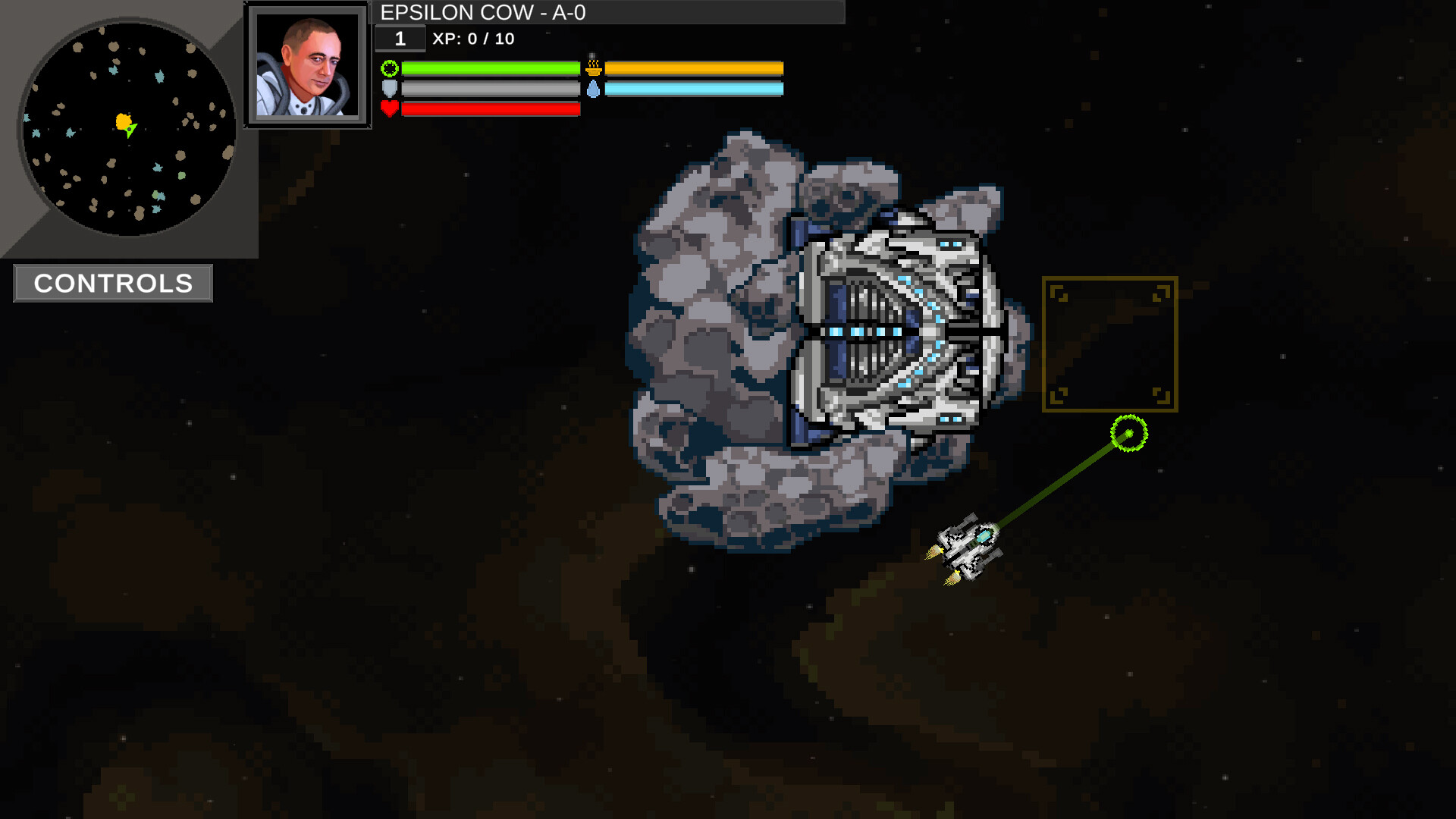Click the shield status icon
Image resolution: width=1456 pixels, height=819 pixels.
[x=389, y=87]
